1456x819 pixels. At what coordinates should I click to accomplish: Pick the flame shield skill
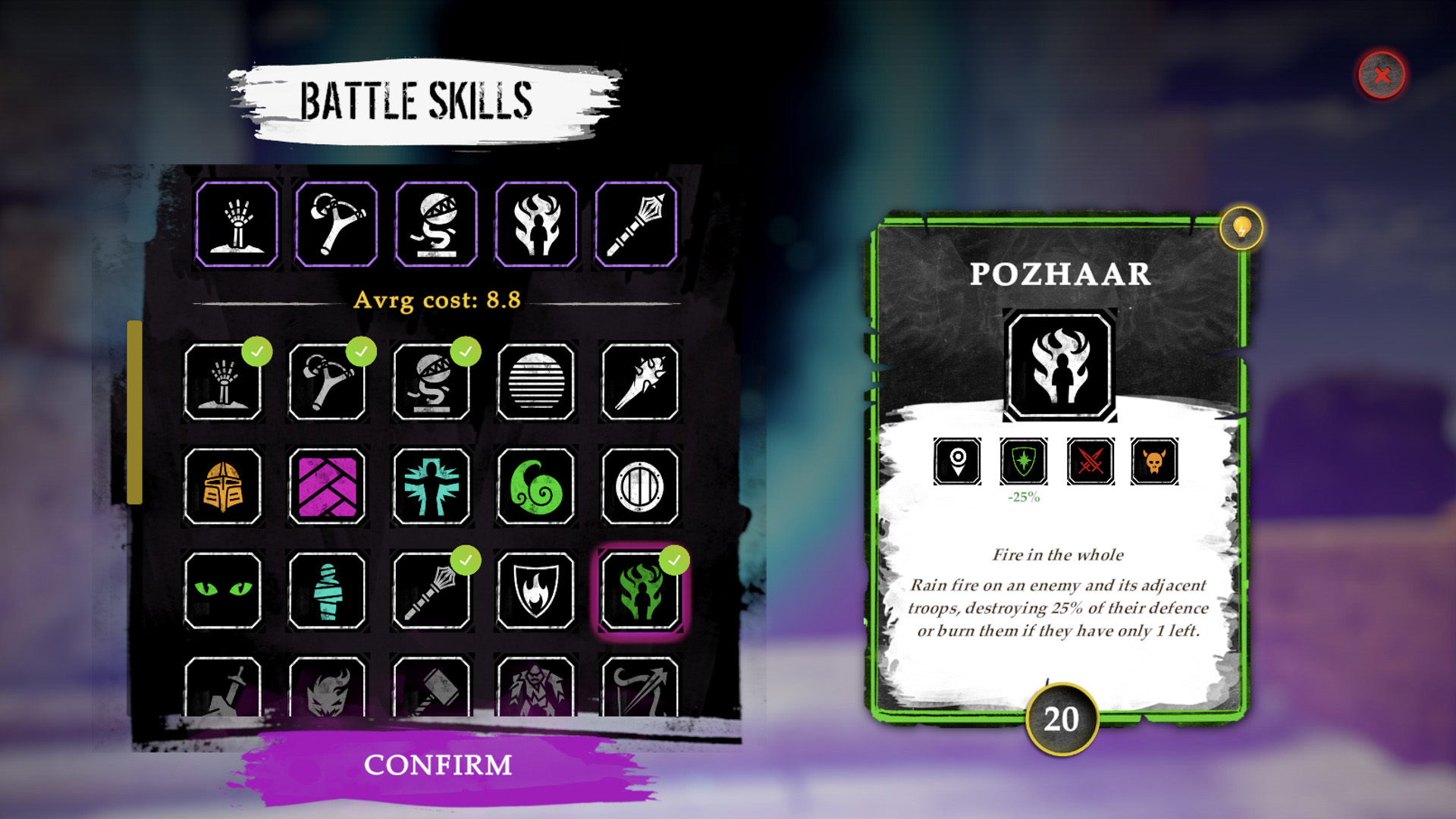pyautogui.click(x=536, y=590)
